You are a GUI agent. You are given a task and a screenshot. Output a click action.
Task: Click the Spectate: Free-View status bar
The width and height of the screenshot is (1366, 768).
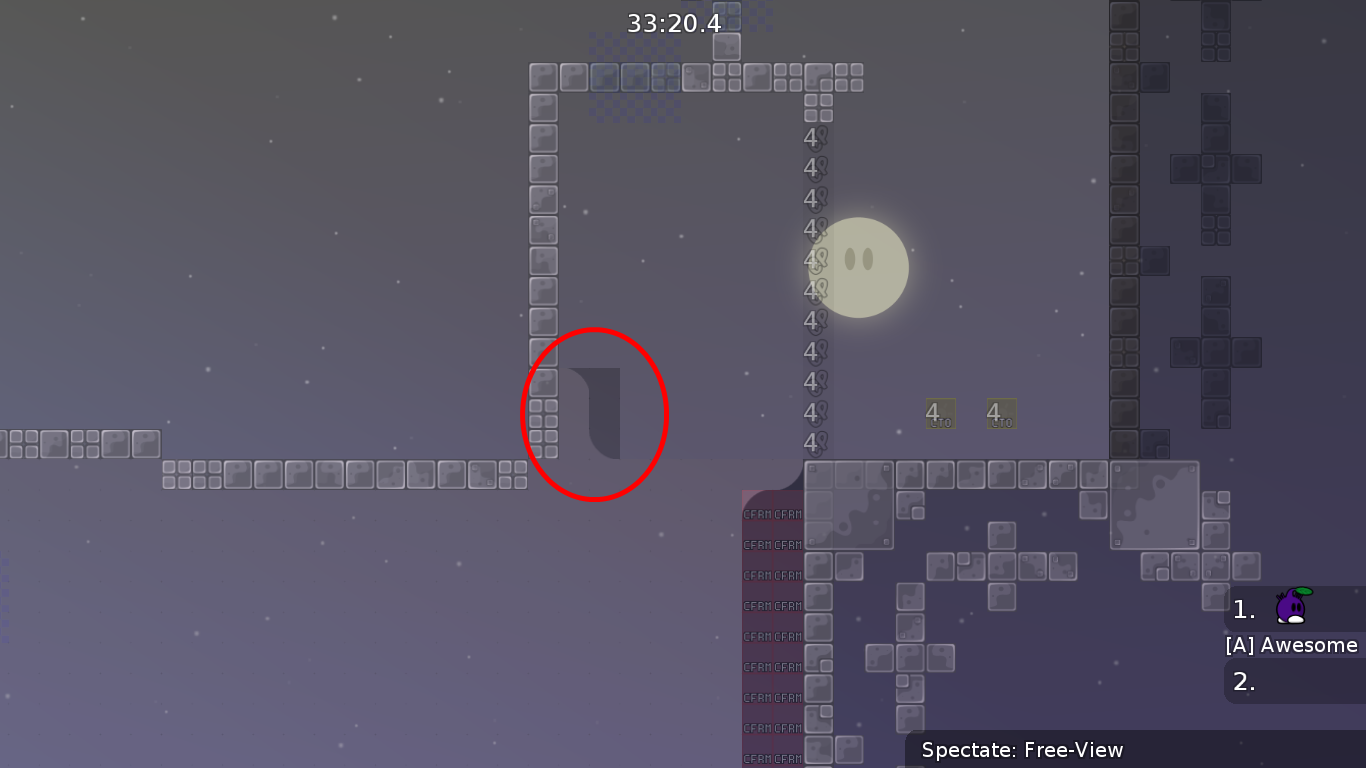(1021, 750)
